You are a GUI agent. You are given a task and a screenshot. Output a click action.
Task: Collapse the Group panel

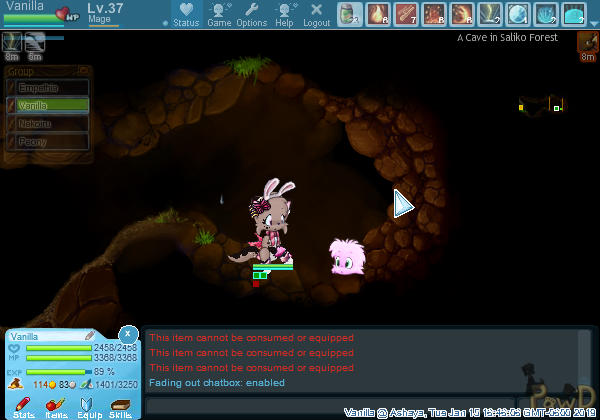click(84, 71)
